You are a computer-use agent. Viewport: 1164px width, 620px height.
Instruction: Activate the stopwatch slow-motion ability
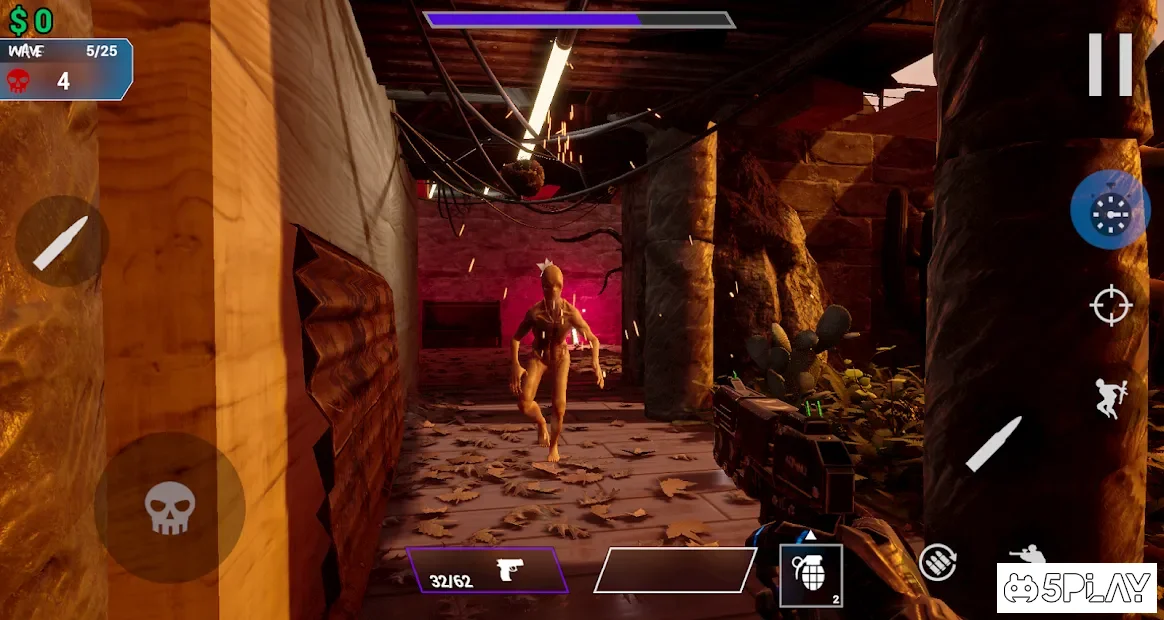pos(1110,210)
